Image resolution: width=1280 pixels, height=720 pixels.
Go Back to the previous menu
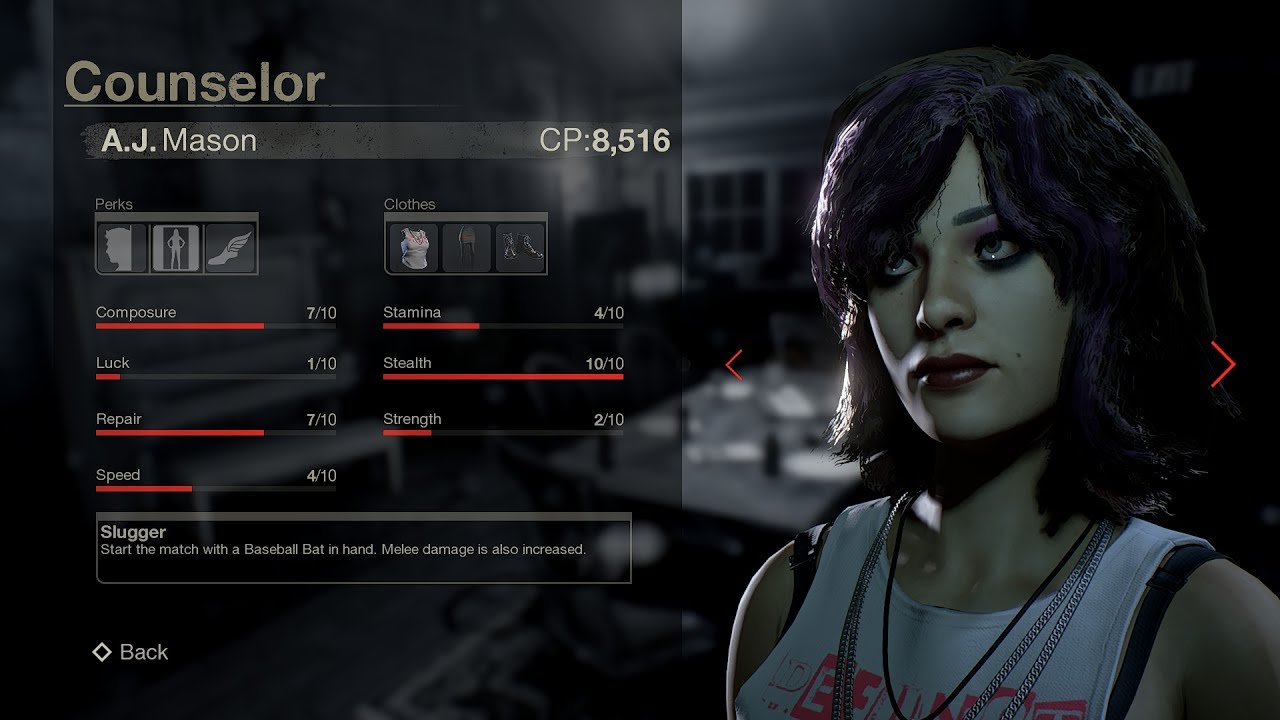pos(130,652)
